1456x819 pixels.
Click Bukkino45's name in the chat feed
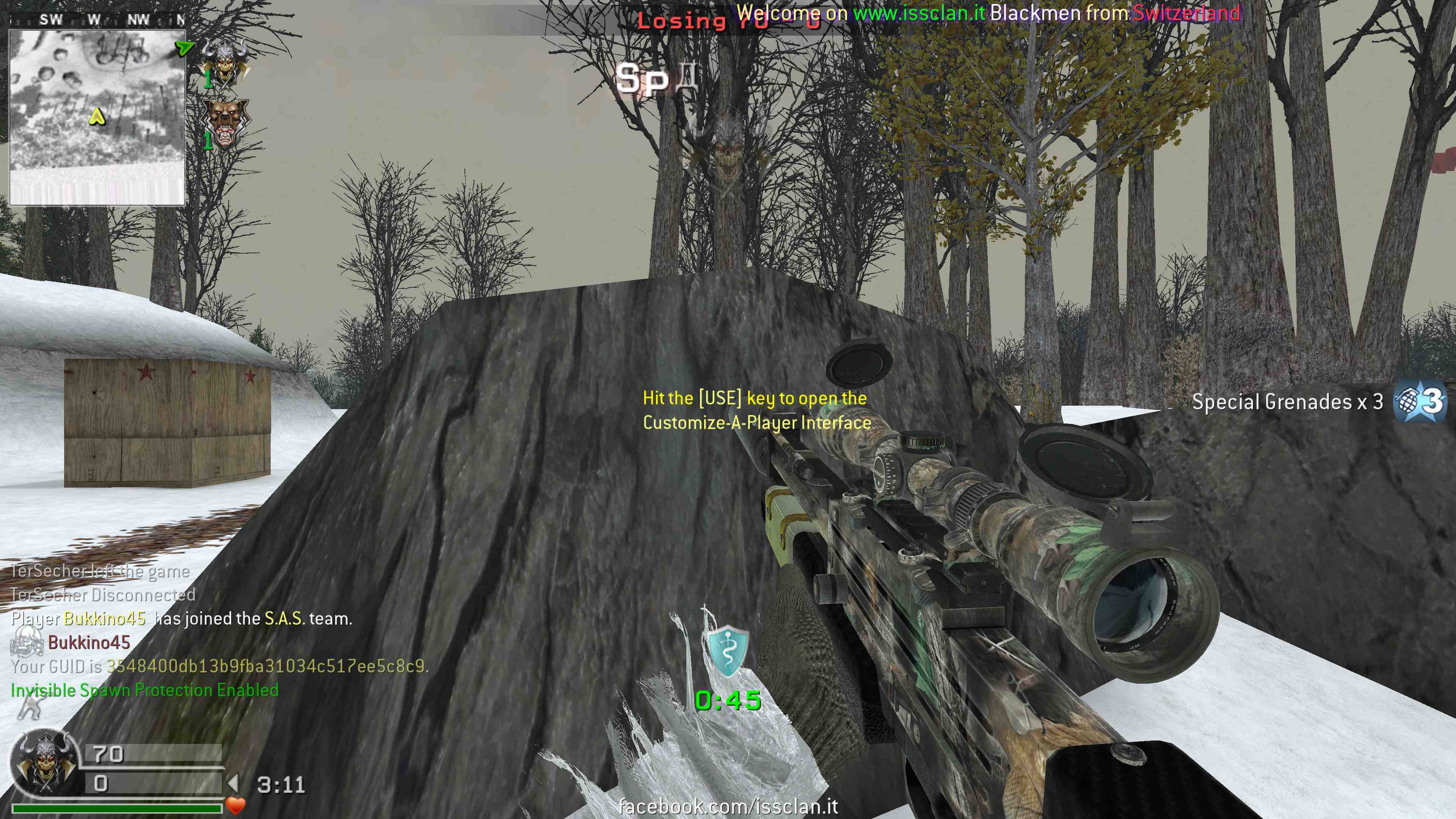point(89,643)
